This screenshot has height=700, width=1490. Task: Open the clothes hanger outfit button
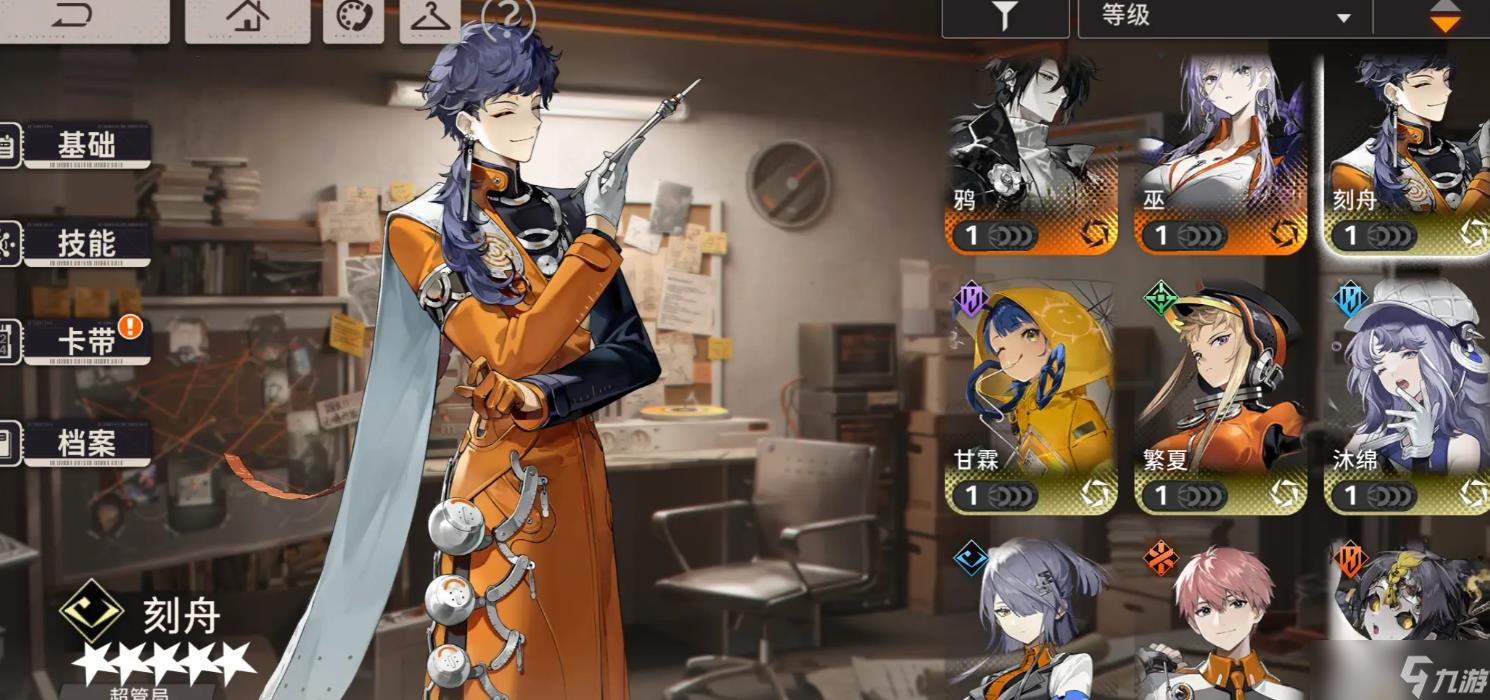(x=430, y=19)
